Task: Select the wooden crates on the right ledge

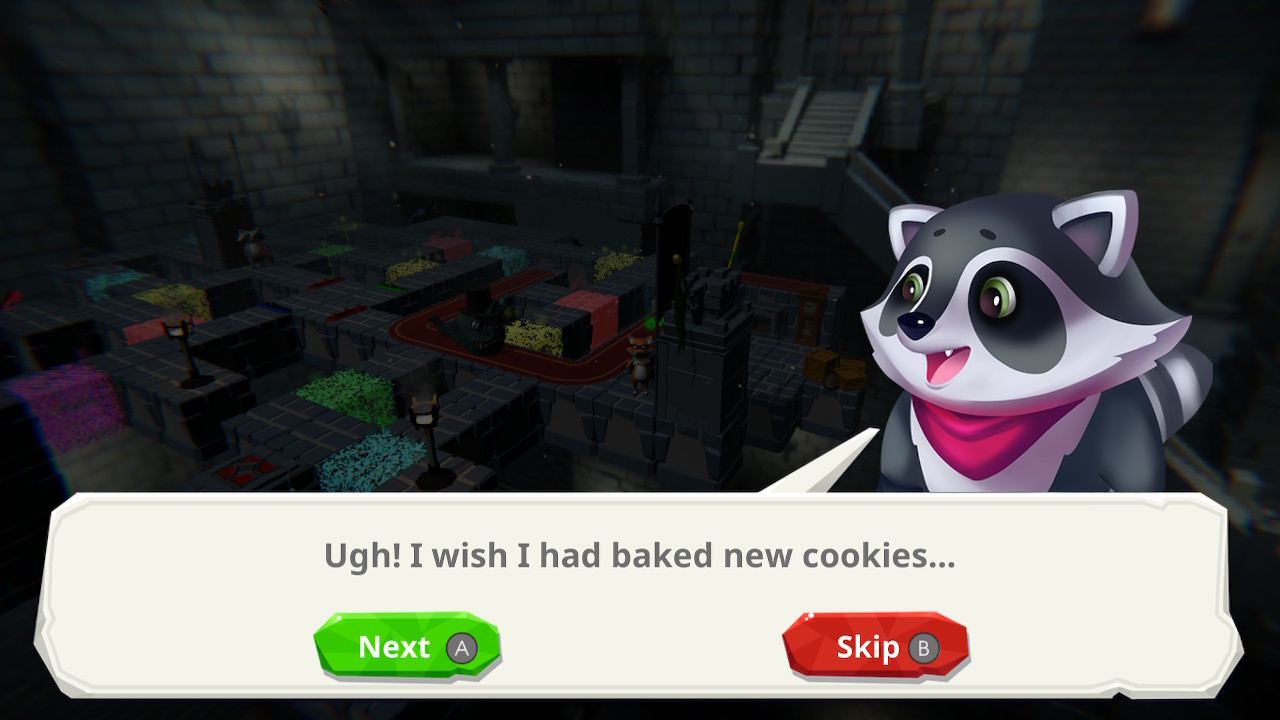Action: point(833,370)
